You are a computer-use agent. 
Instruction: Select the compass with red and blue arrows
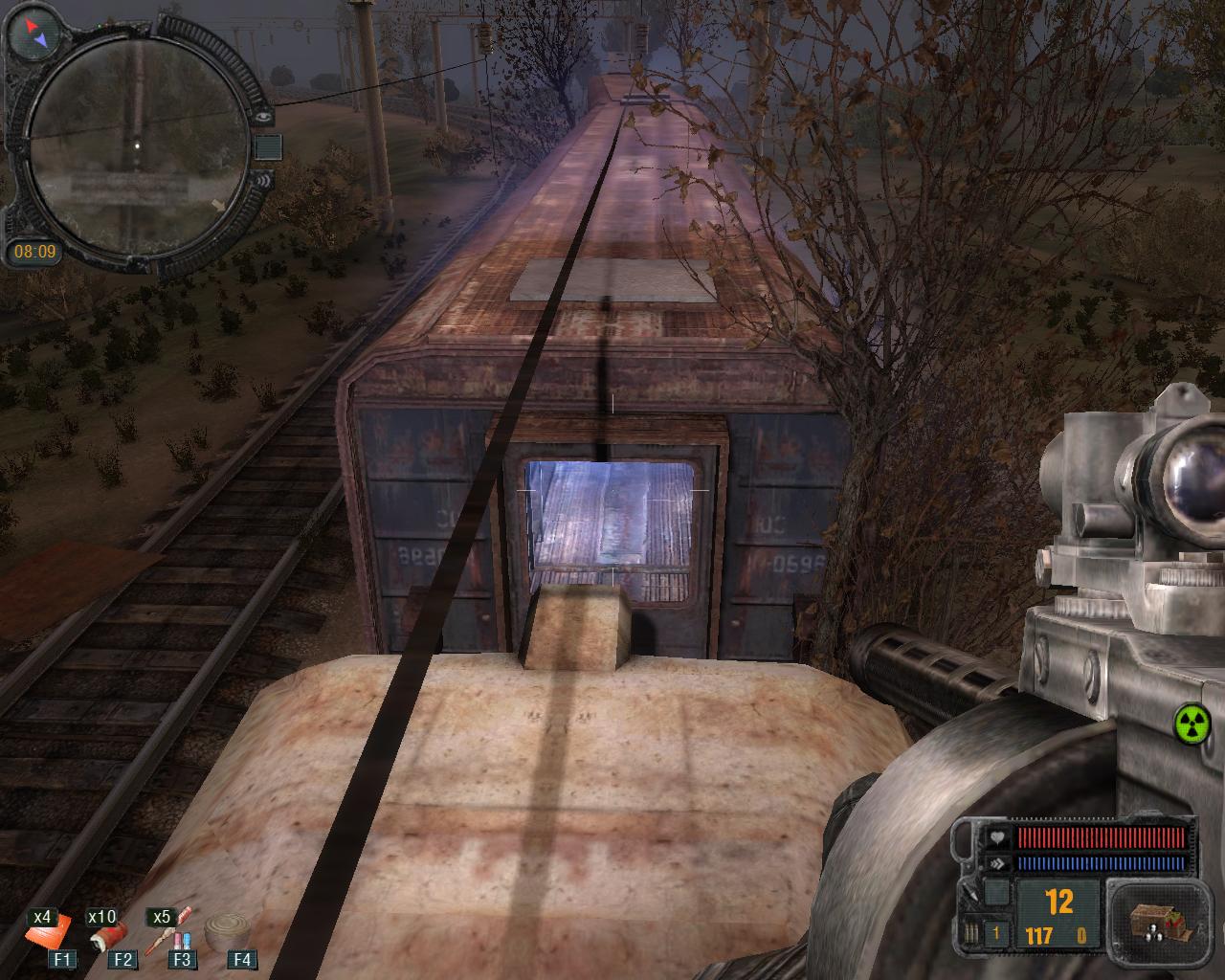click(33, 33)
